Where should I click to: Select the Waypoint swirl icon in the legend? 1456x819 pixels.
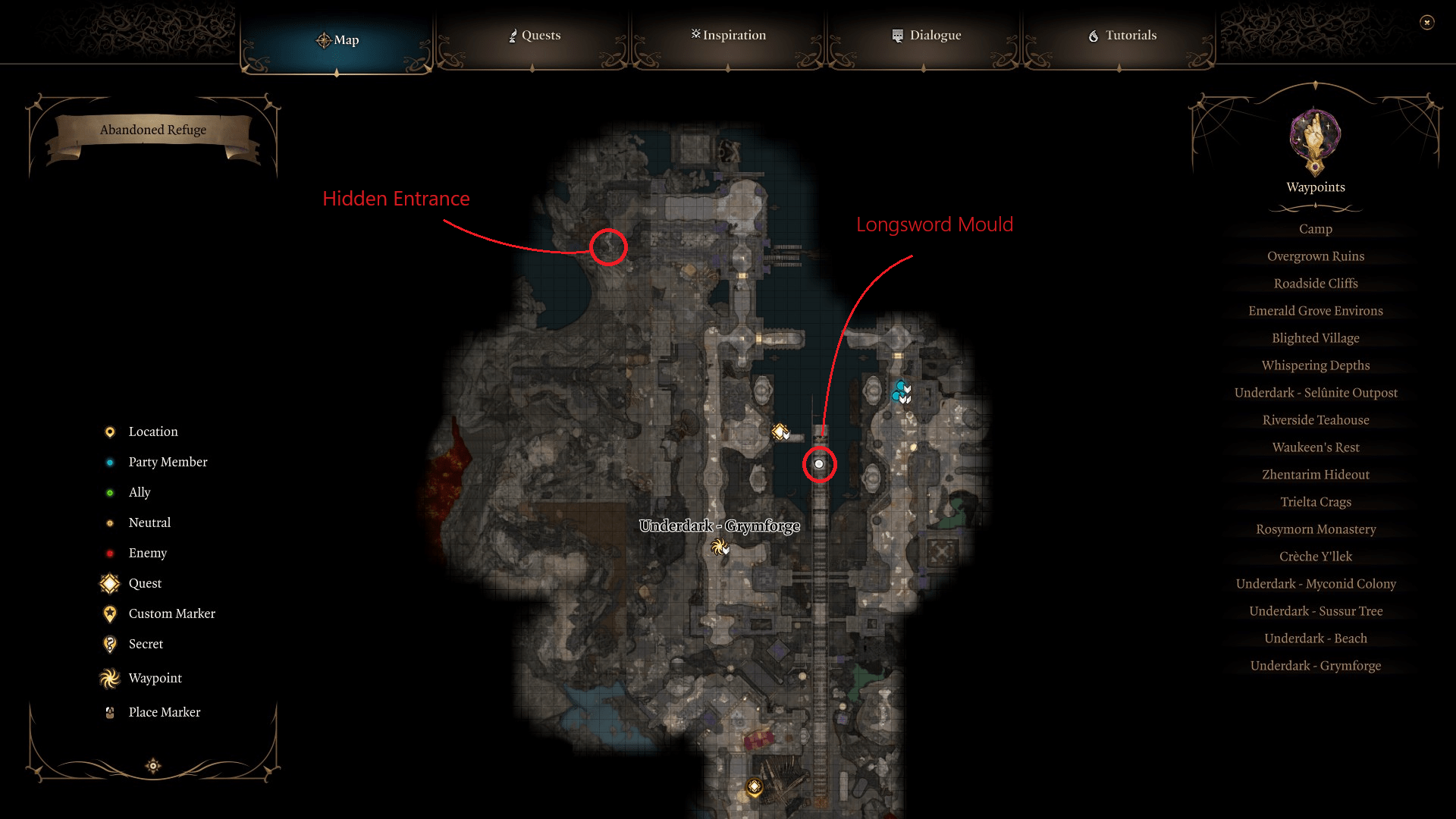pos(109,678)
